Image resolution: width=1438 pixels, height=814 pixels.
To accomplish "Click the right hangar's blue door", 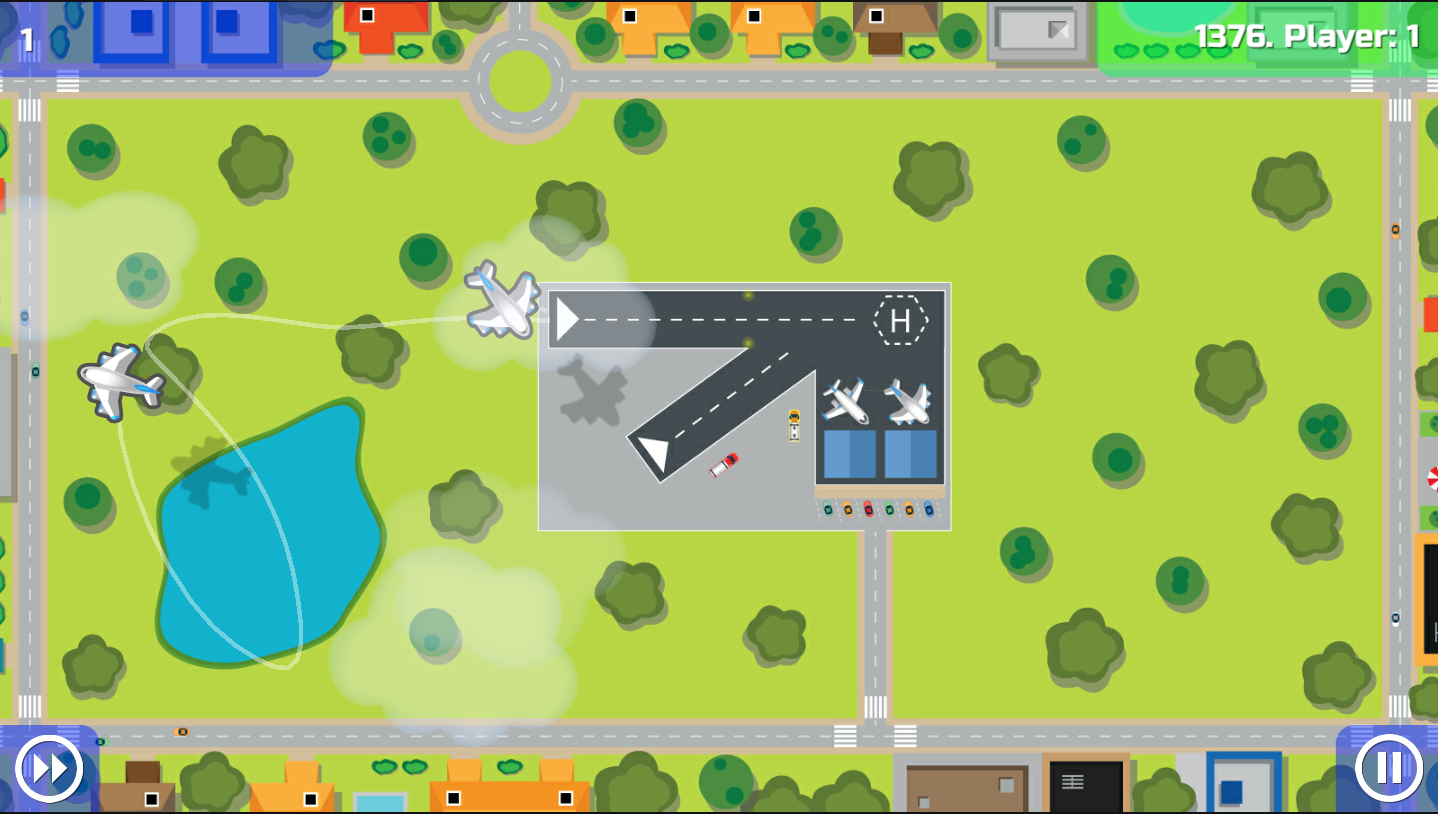I will point(910,452).
